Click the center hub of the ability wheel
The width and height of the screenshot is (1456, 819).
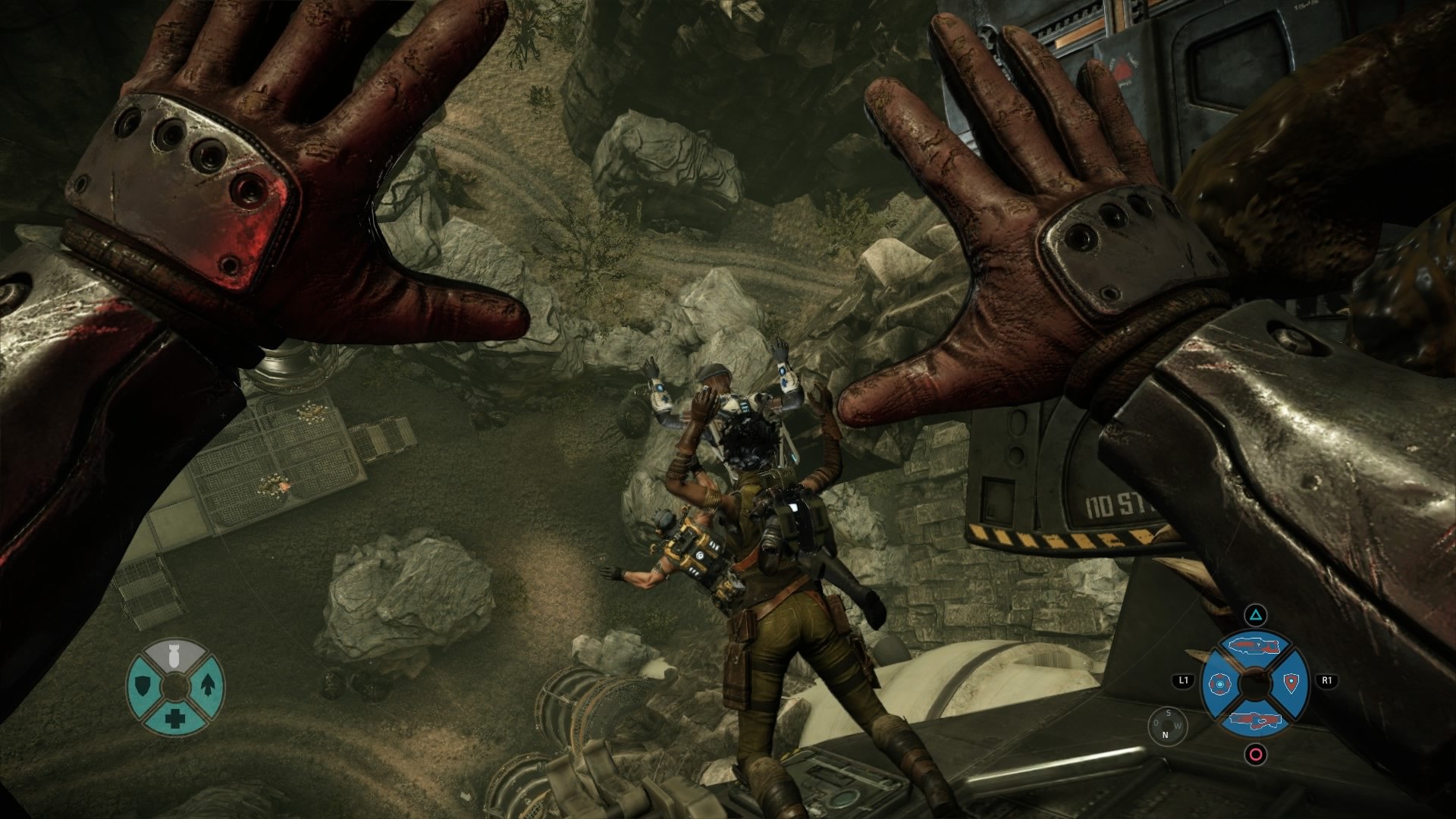click(174, 686)
